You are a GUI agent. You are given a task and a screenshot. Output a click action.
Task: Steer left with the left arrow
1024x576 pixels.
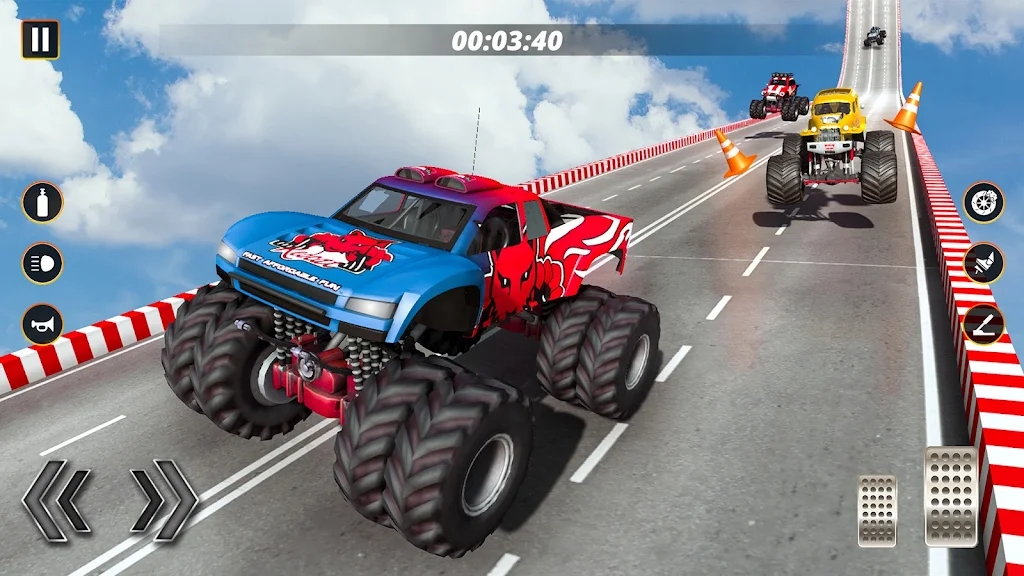click(x=57, y=500)
